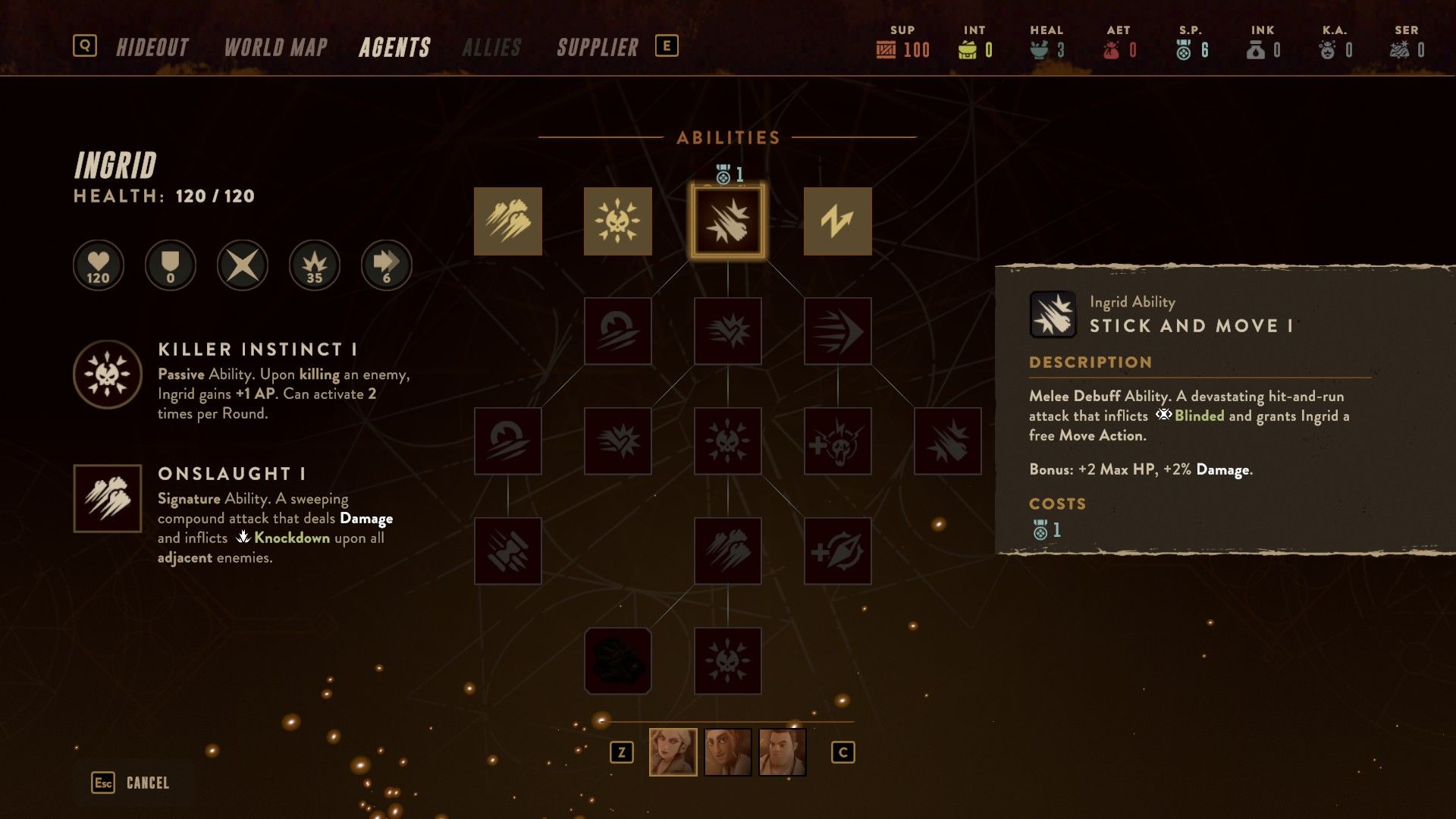
Task: Click the INK inkwell resource icon
Action: [x=1254, y=49]
